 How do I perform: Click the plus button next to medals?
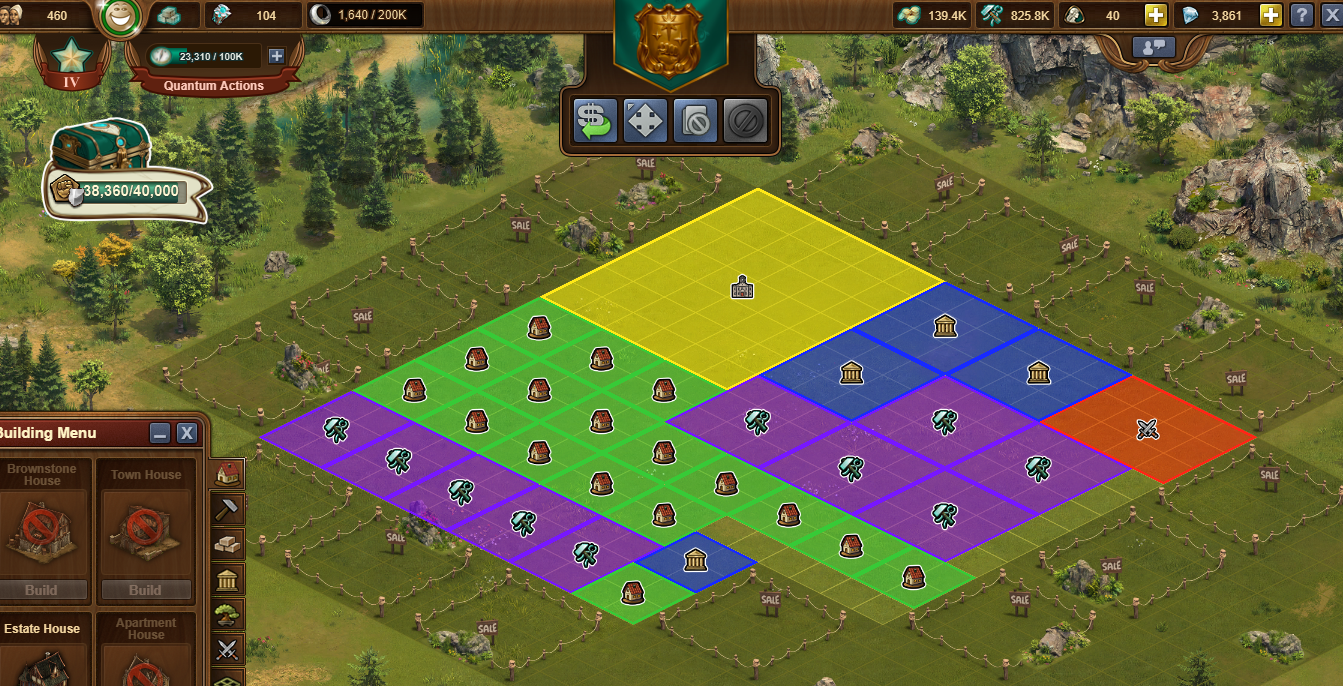(1156, 15)
